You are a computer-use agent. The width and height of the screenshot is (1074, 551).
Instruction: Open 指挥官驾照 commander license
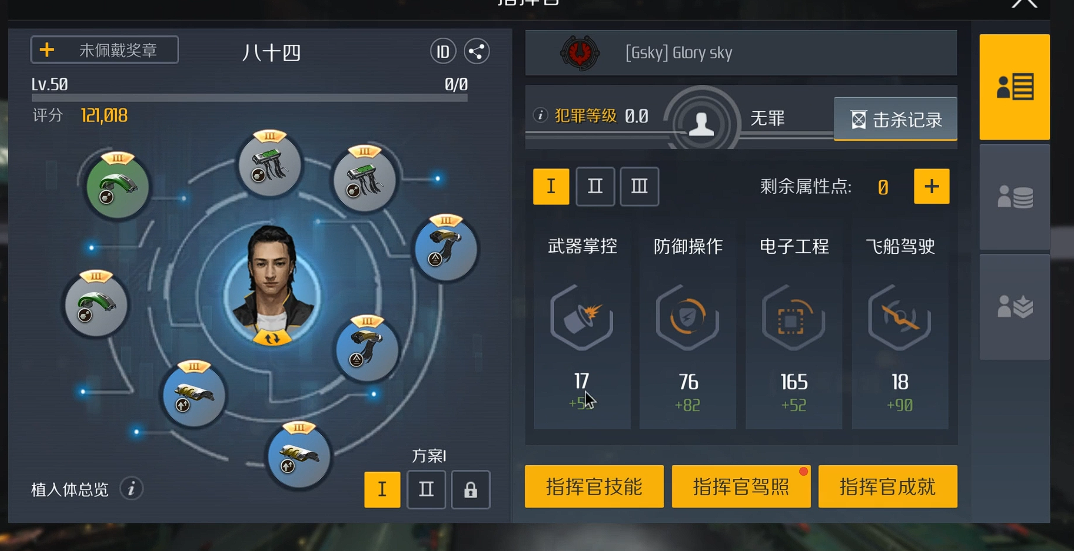click(x=741, y=487)
